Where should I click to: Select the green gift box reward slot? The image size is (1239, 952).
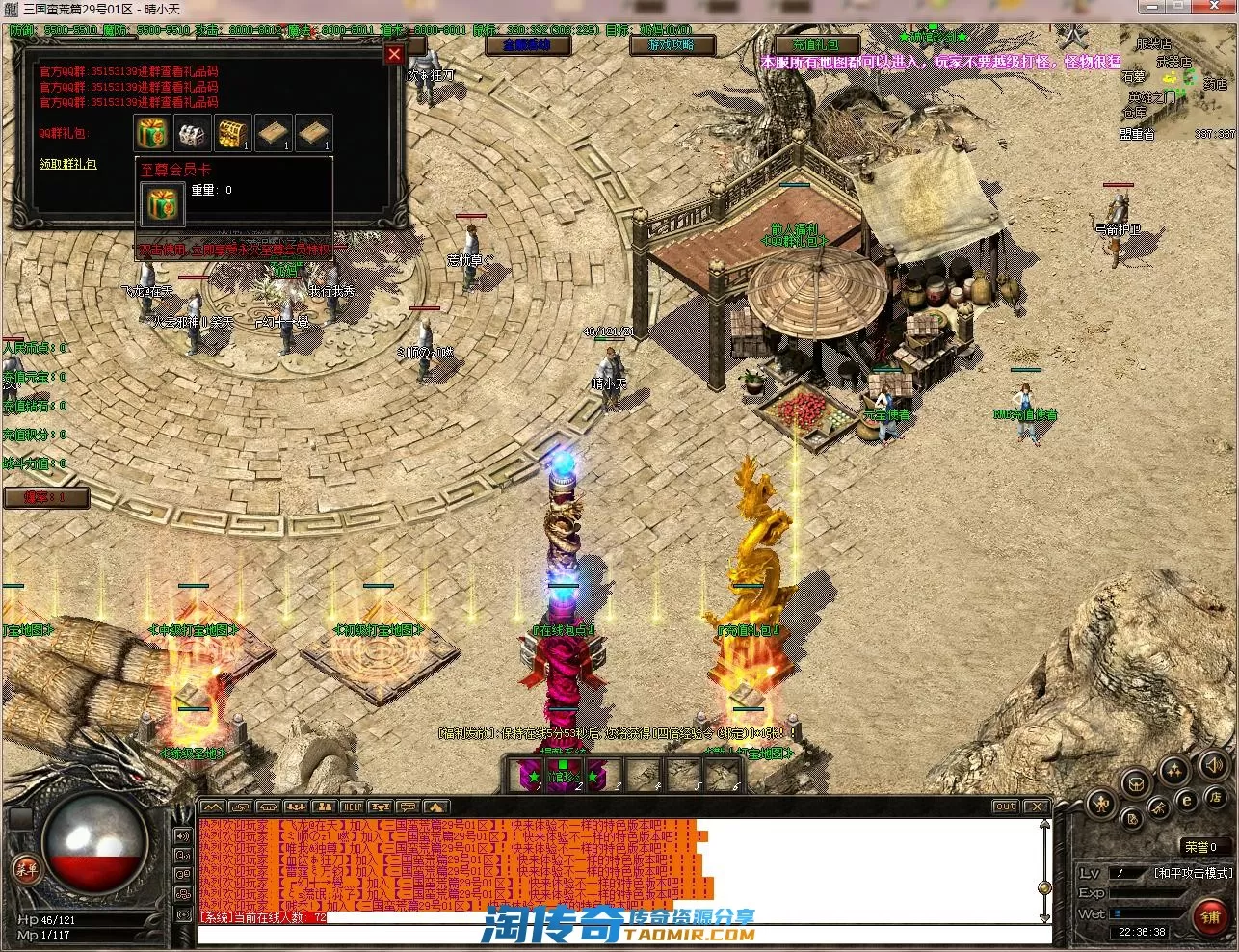coord(152,133)
